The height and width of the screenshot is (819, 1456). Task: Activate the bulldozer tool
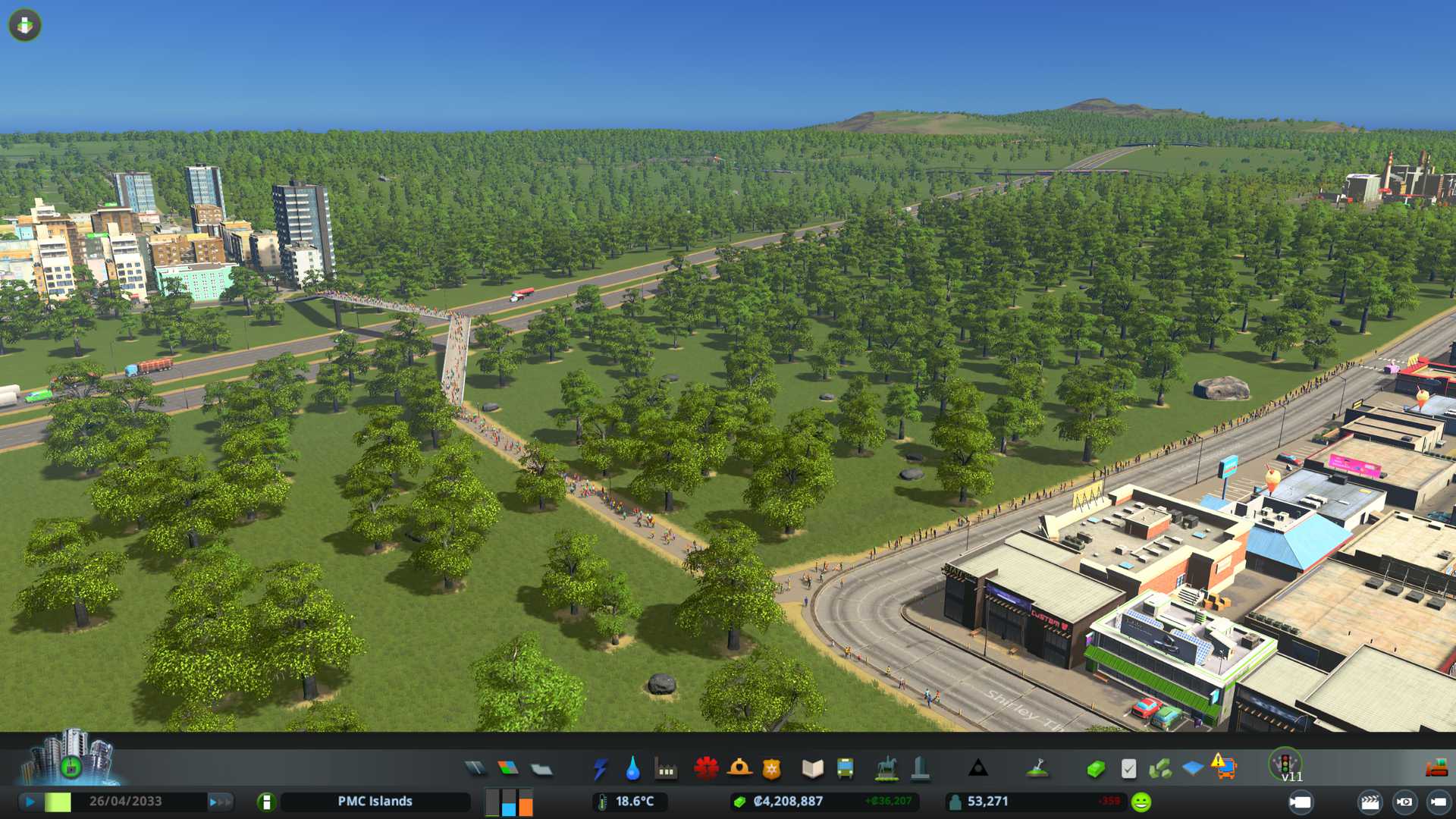coord(1436,769)
